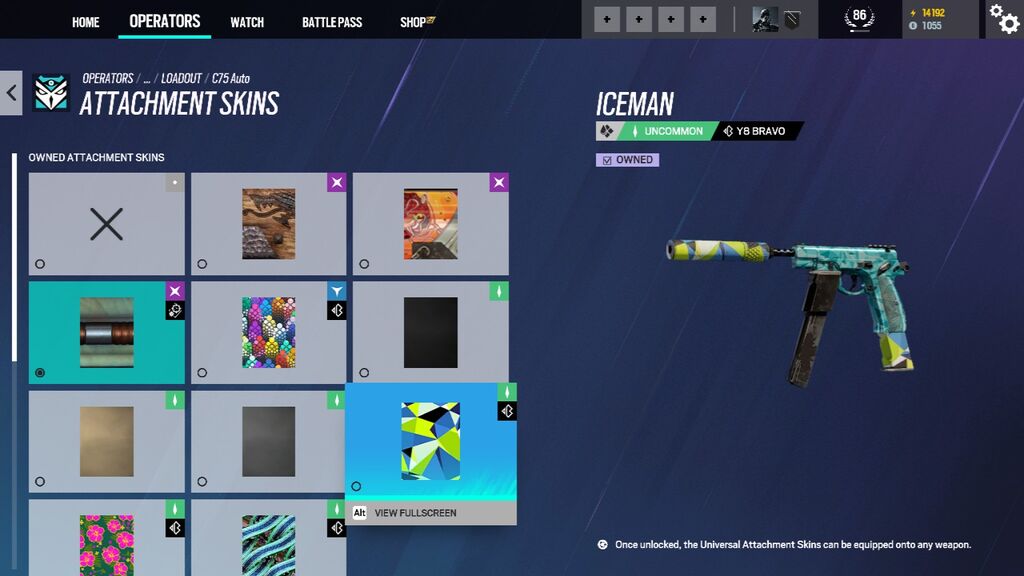Open the player profile avatar

click(765, 19)
